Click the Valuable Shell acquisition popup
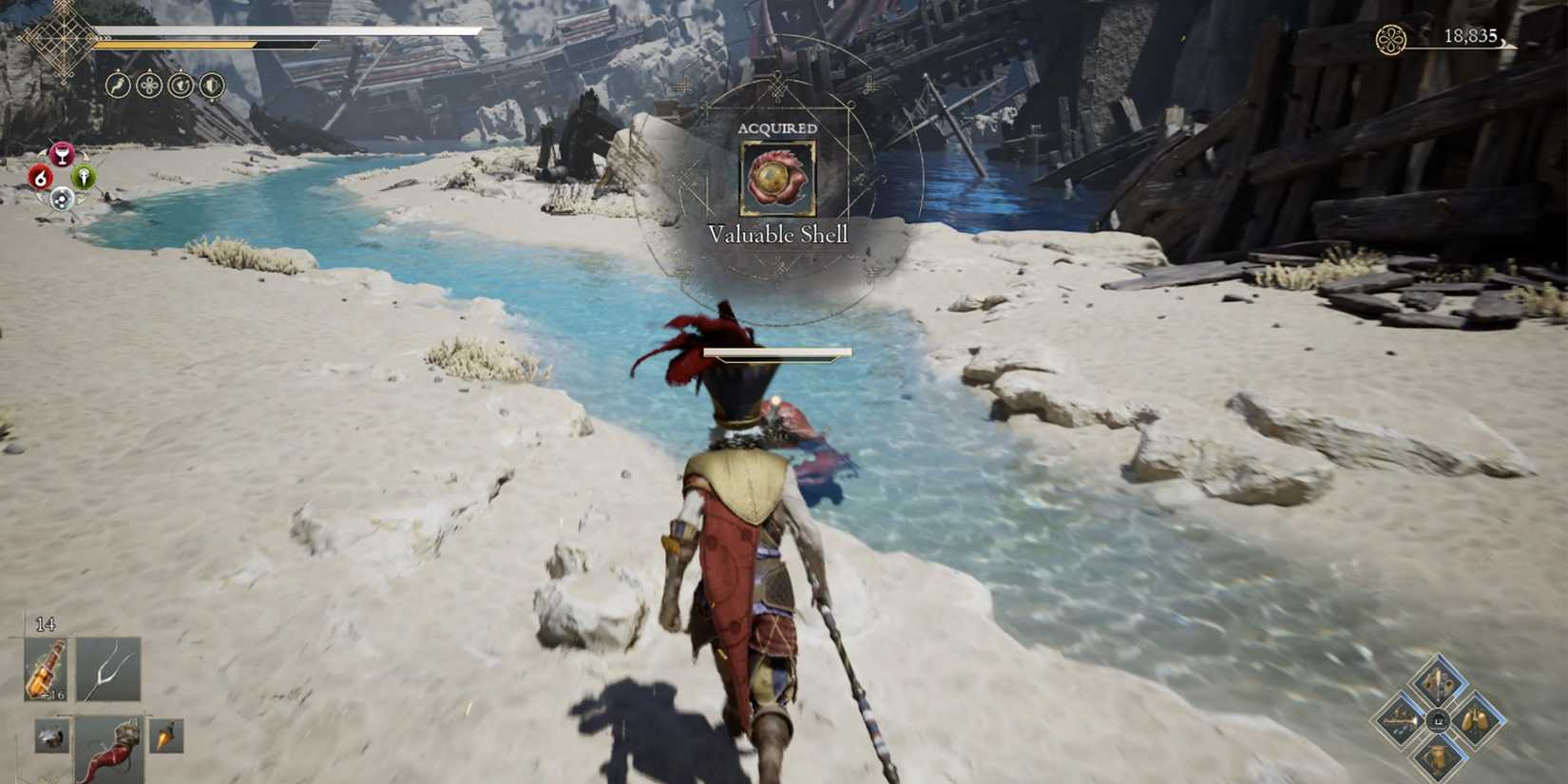This screenshot has width=1568, height=784. coord(777,181)
